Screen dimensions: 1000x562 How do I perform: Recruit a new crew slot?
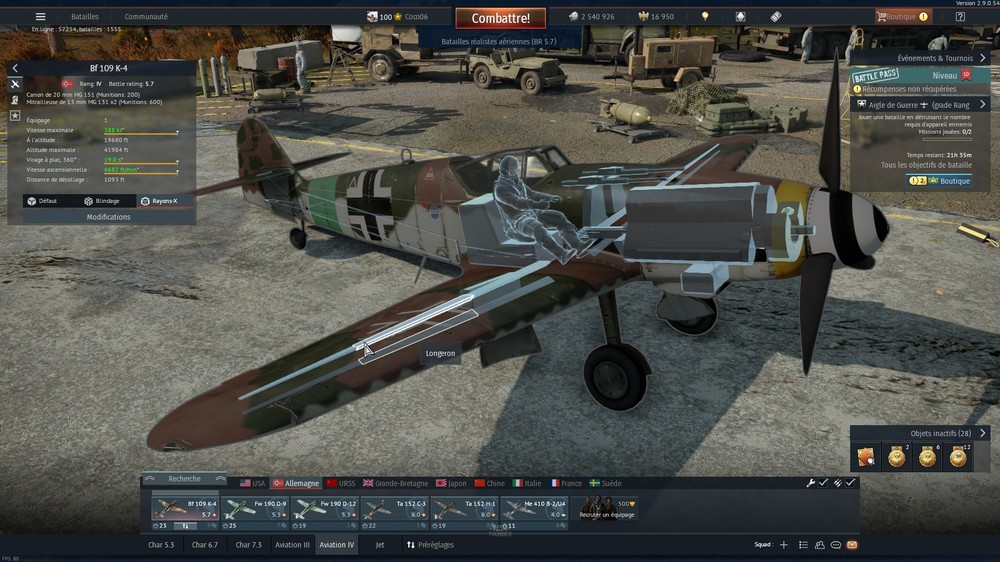[x=609, y=508]
